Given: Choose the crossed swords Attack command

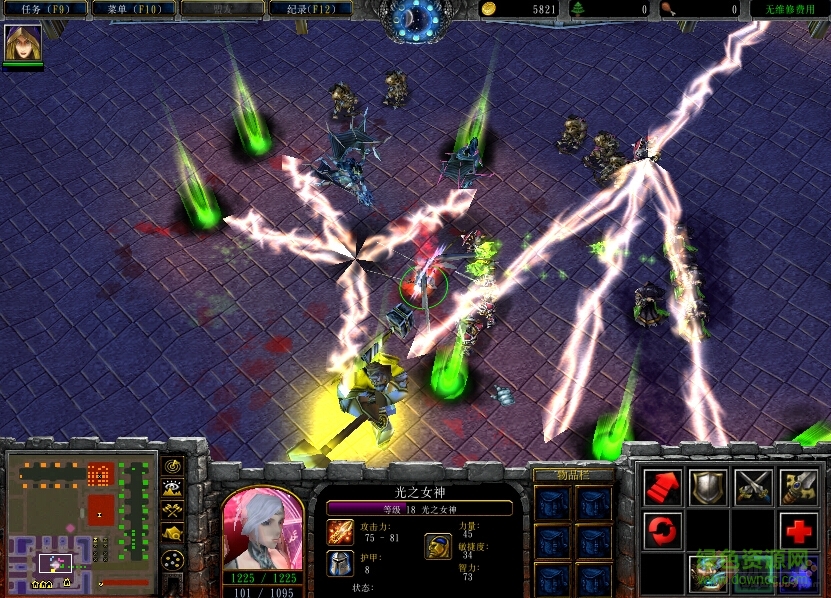Looking at the screenshot, I should pos(753,486).
